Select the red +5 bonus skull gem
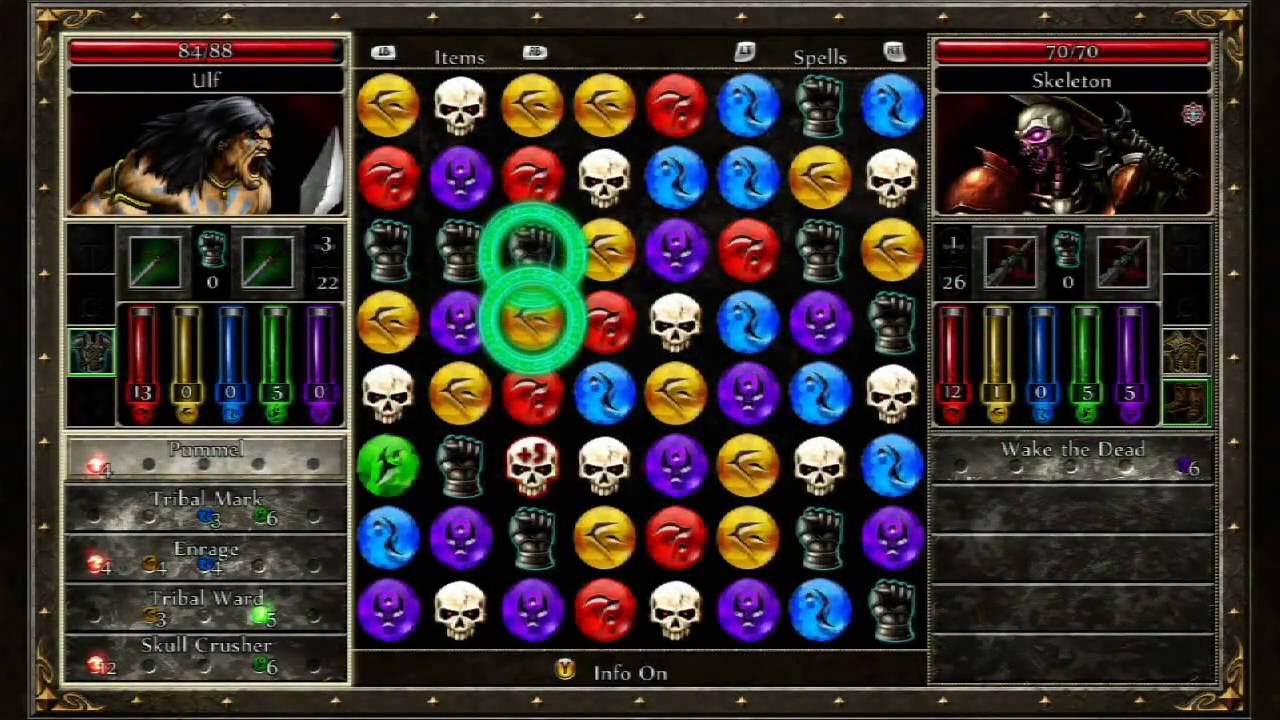Image resolution: width=1280 pixels, height=720 pixels. tap(533, 467)
